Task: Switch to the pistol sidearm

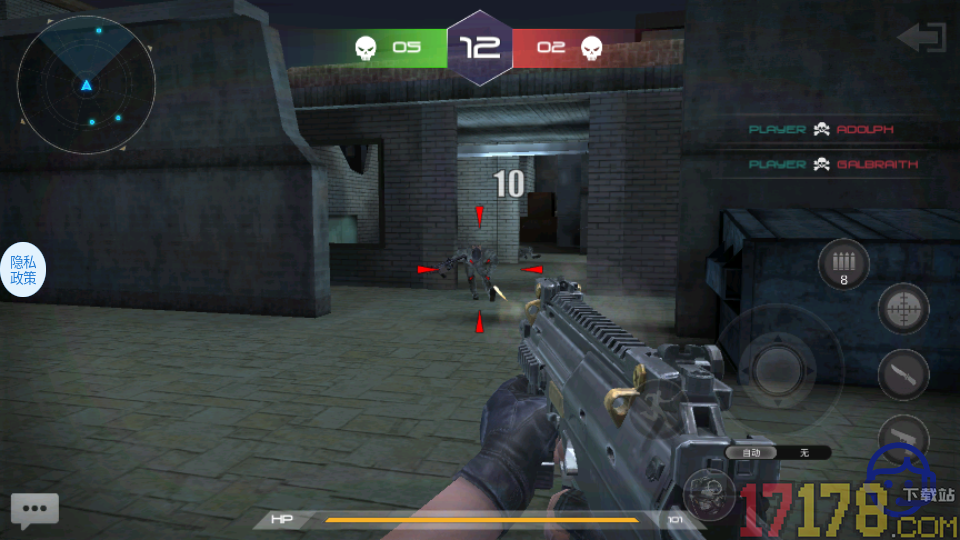Action: [903, 437]
